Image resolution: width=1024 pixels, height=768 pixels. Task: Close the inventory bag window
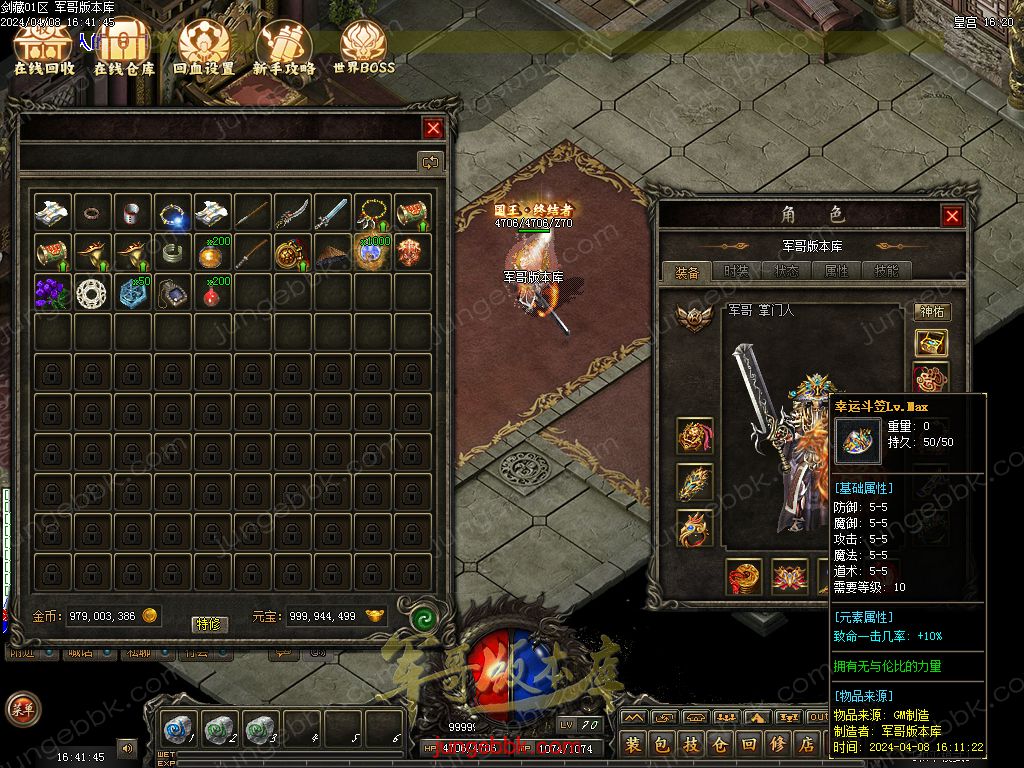(x=433, y=128)
